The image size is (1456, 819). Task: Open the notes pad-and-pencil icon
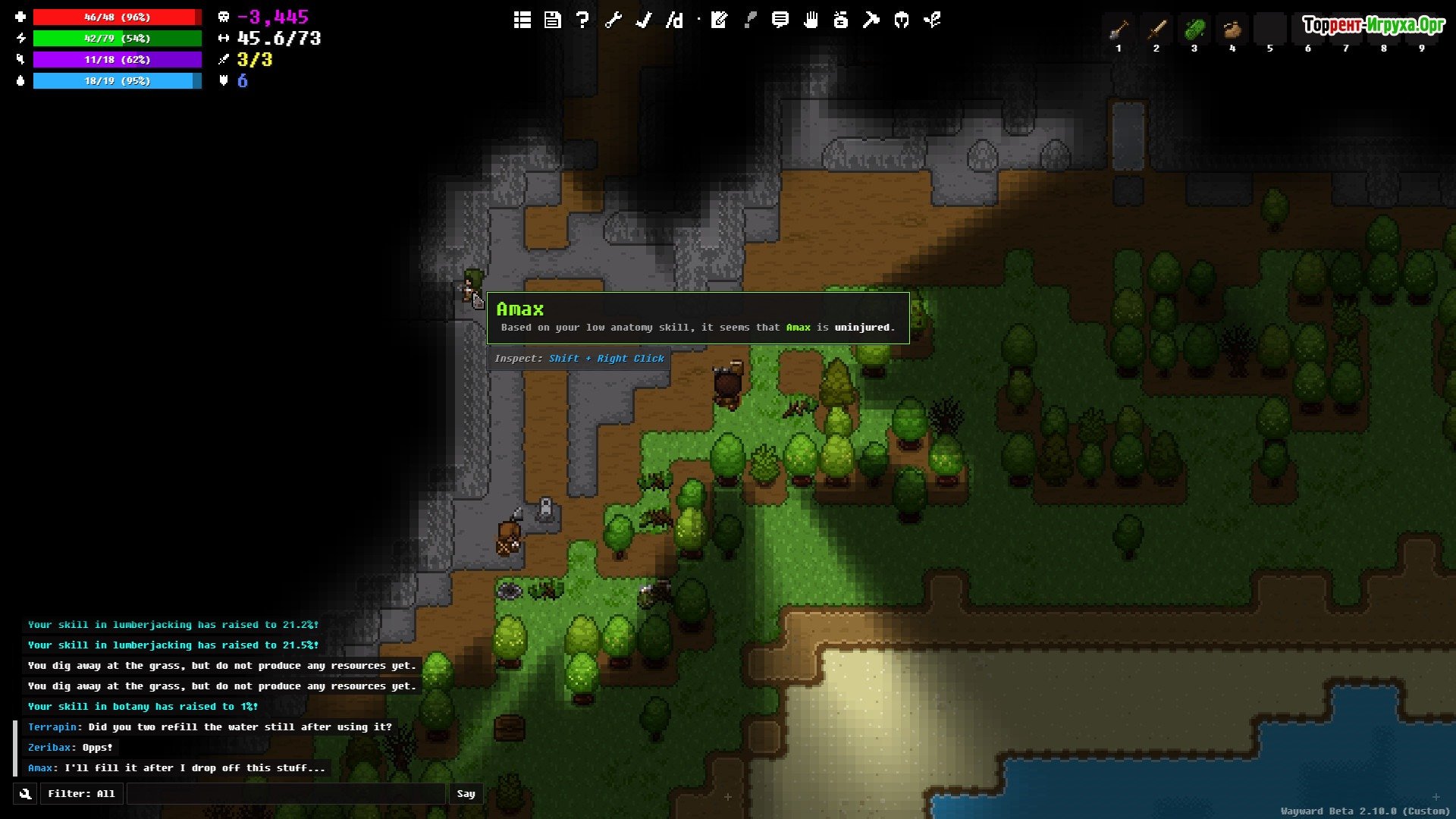(x=719, y=20)
